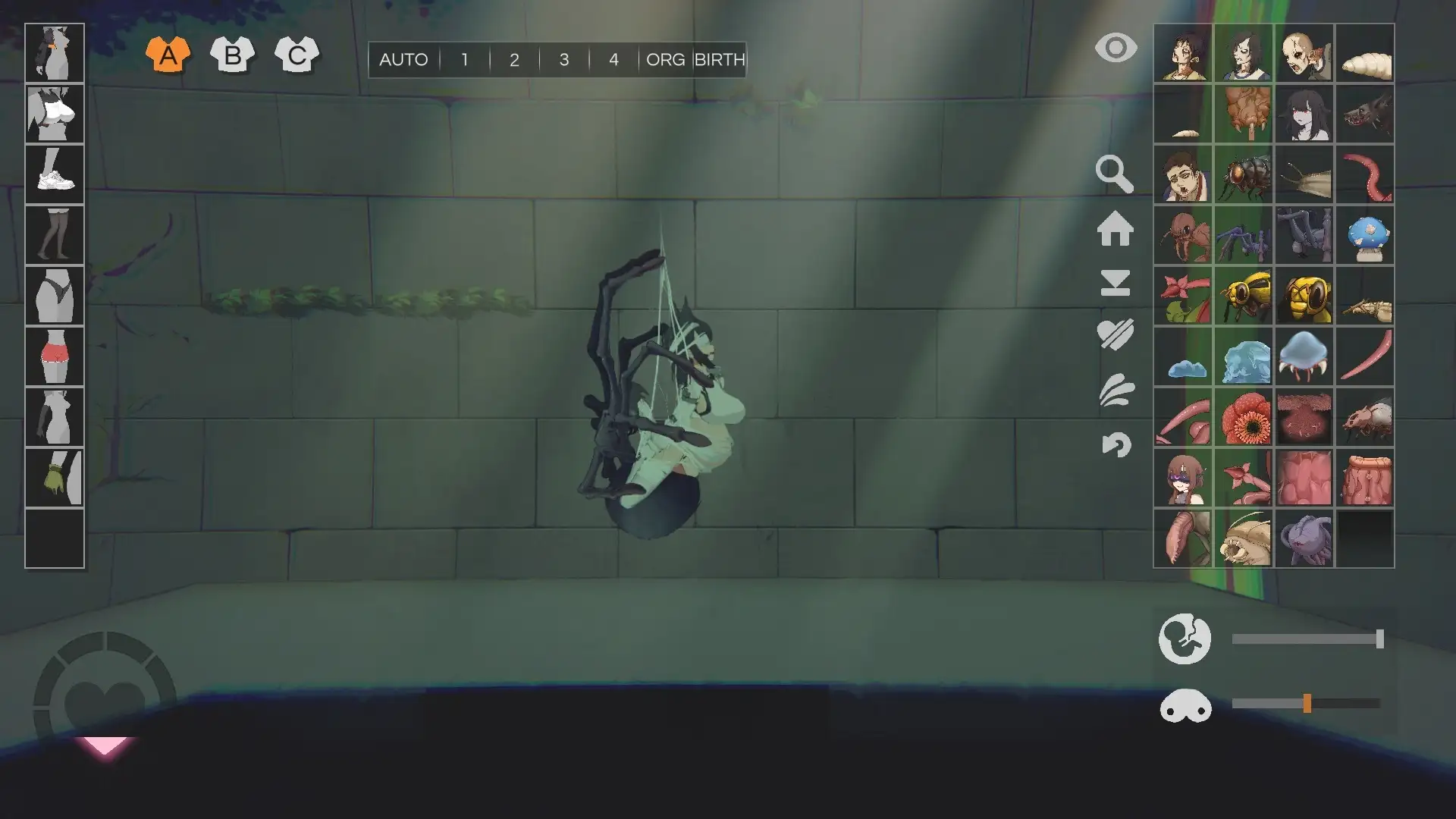The width and height of the screenshot is (1456, 819).
Task: Adjust the orange-handled slider
Action: (x=1307, y=704)
